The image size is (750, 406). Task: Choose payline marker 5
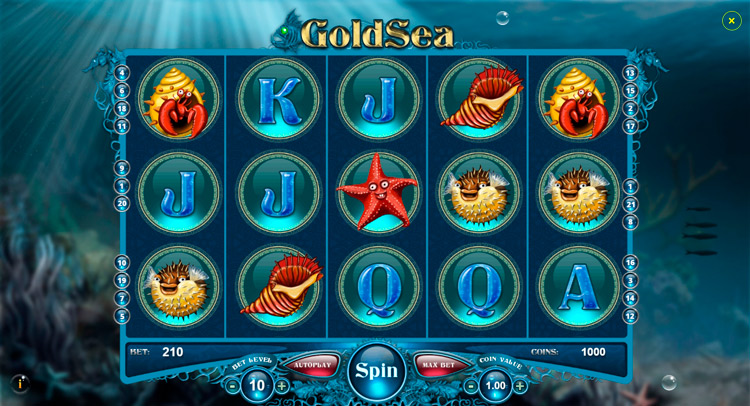coord(122,316)
